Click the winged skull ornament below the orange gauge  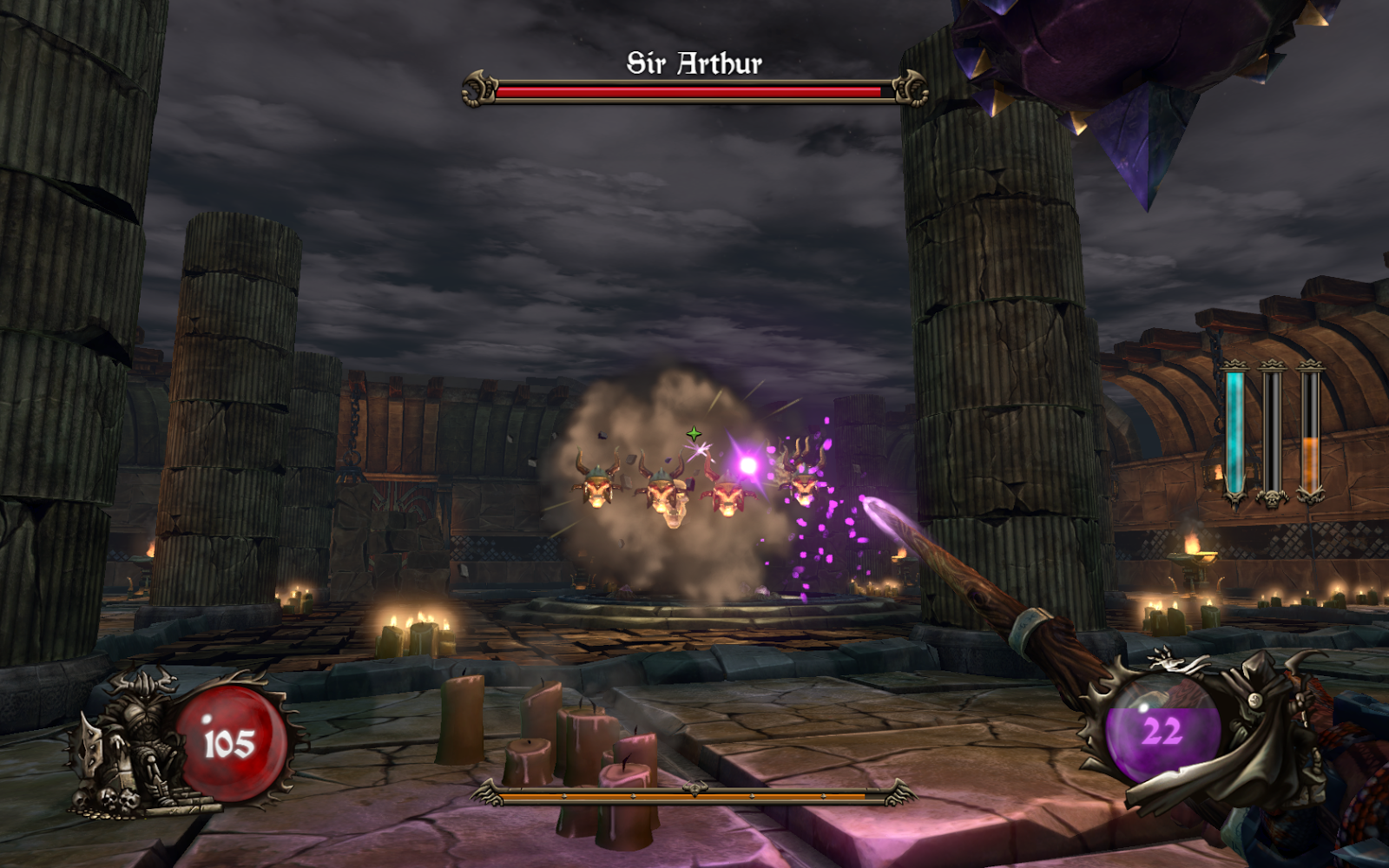pyautogui.click(x=1309, y=495)
